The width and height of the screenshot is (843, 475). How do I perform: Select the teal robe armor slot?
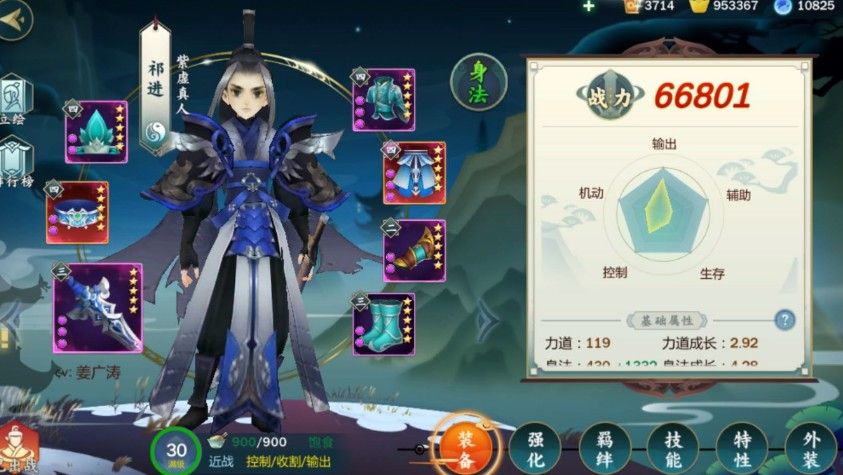point(384,100)
